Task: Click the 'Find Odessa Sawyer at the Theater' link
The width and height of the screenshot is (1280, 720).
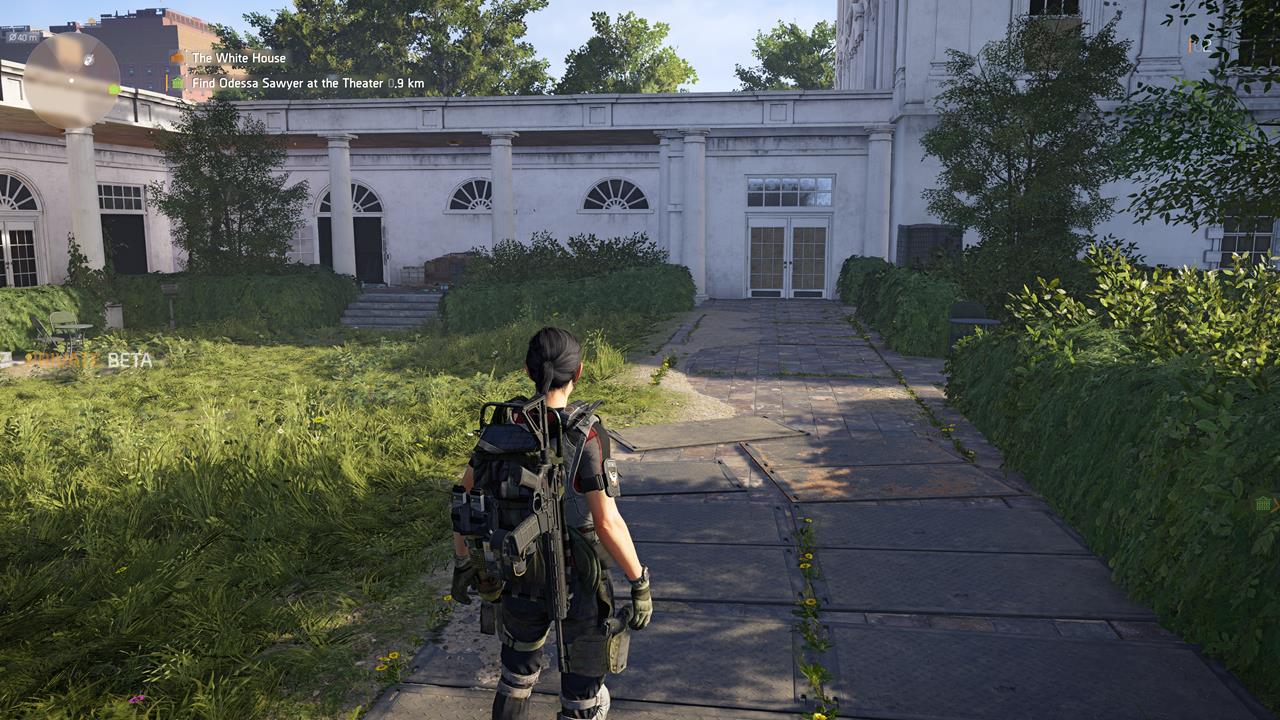Action: (287, 82)
